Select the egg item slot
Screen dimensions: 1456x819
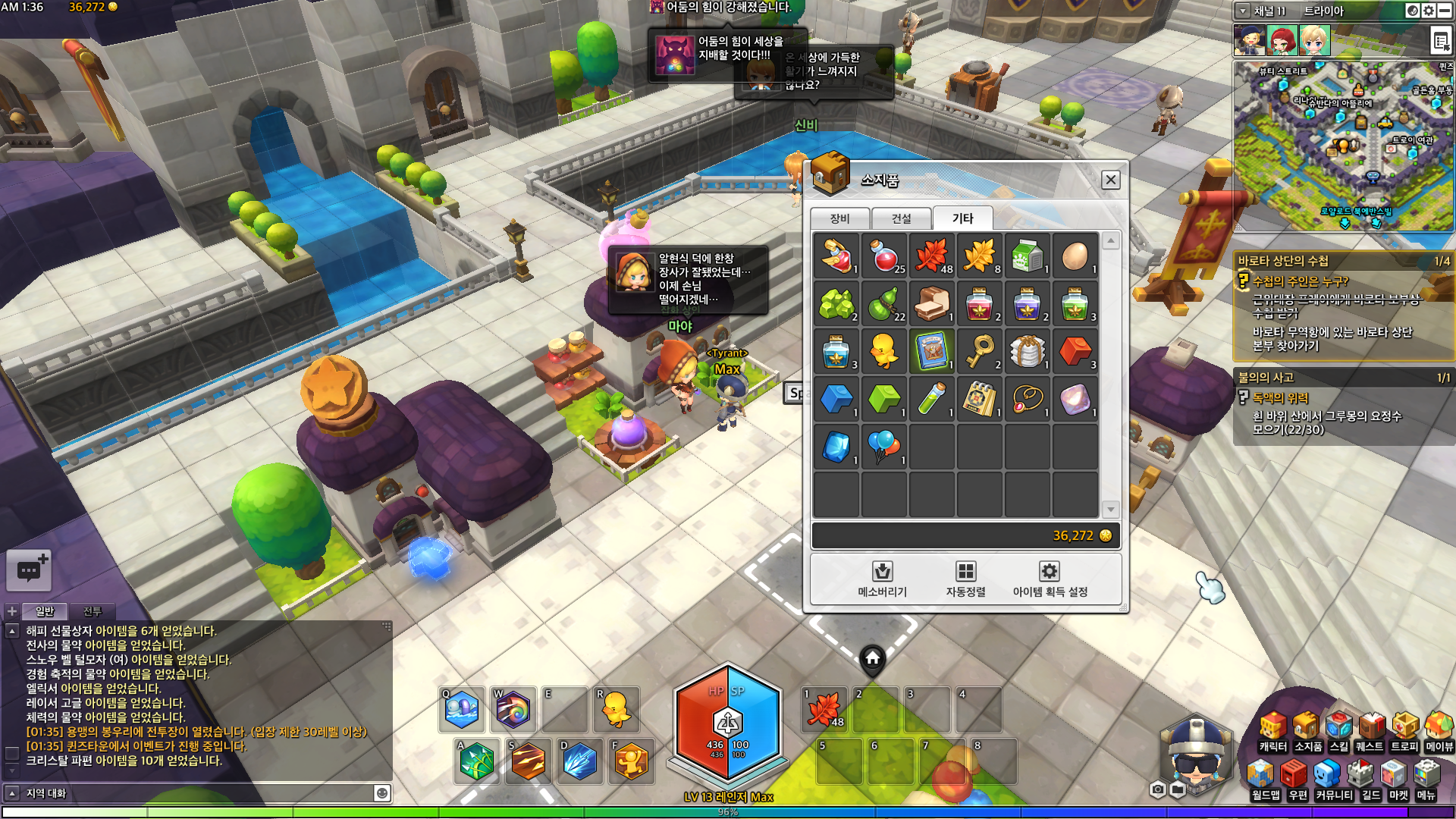coord(1075,256)
